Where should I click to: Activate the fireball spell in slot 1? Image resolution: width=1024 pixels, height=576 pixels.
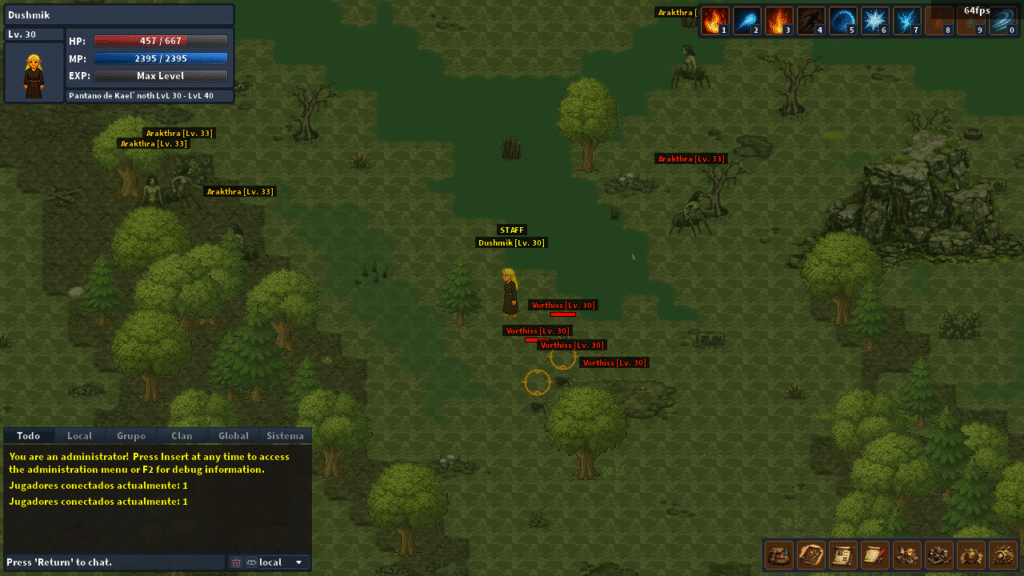click(714, 21)
